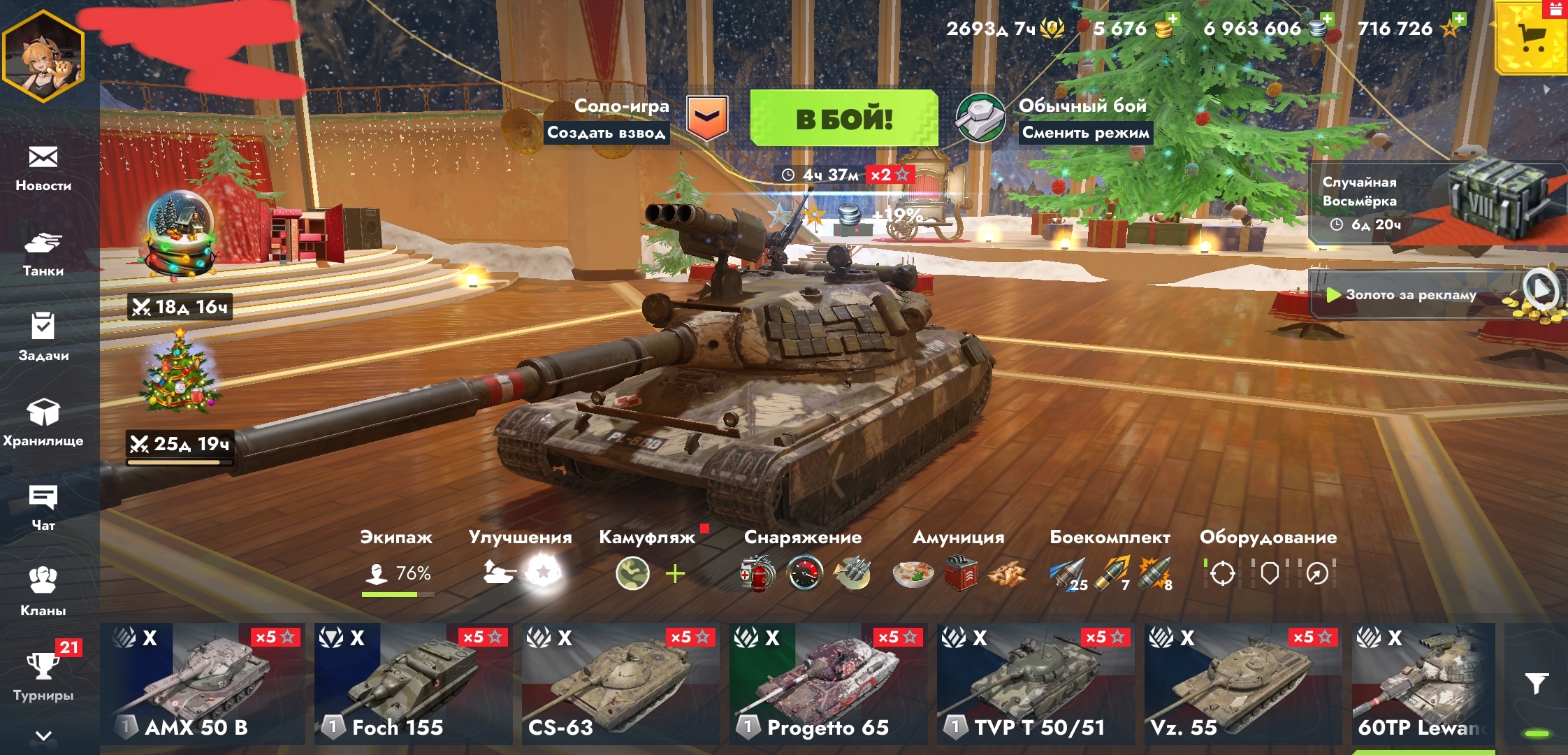This screenshot has height=755, width=1568.
Task: Start battle with the green В БОЙ! button
Action: (x=843, y=118)
